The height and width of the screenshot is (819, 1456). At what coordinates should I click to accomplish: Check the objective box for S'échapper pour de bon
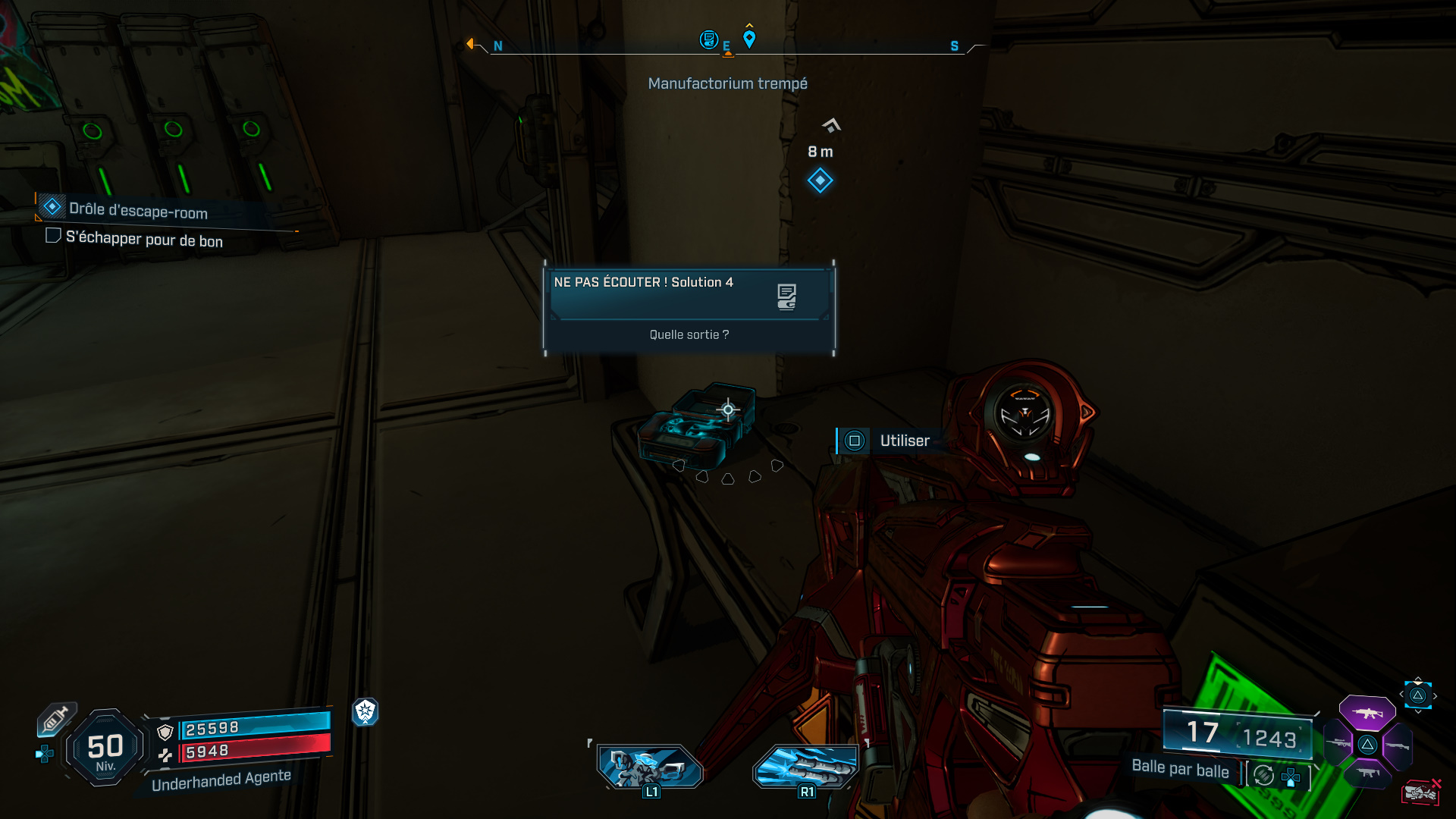(53, 236)
